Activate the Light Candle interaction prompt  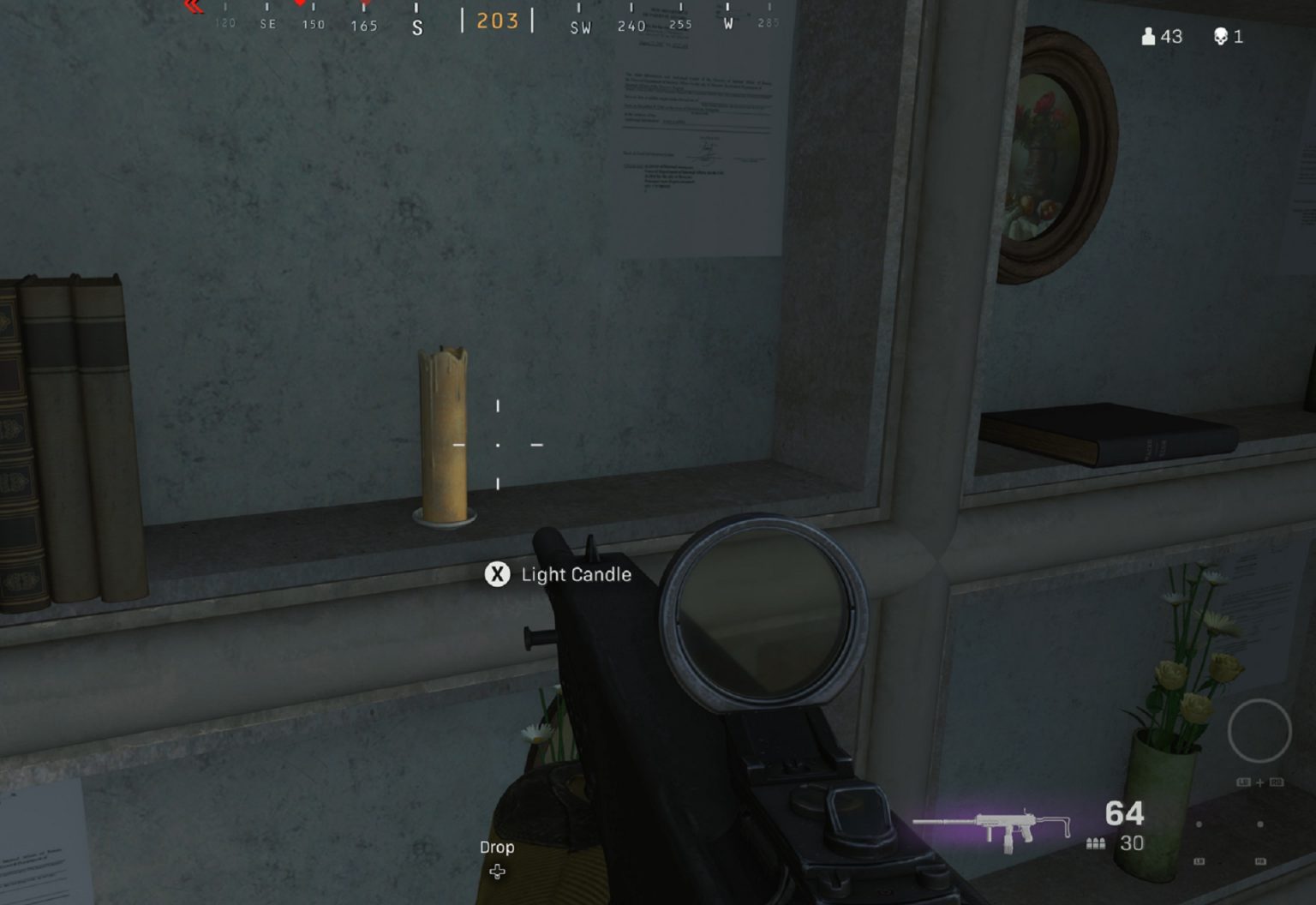click(575, 575)
